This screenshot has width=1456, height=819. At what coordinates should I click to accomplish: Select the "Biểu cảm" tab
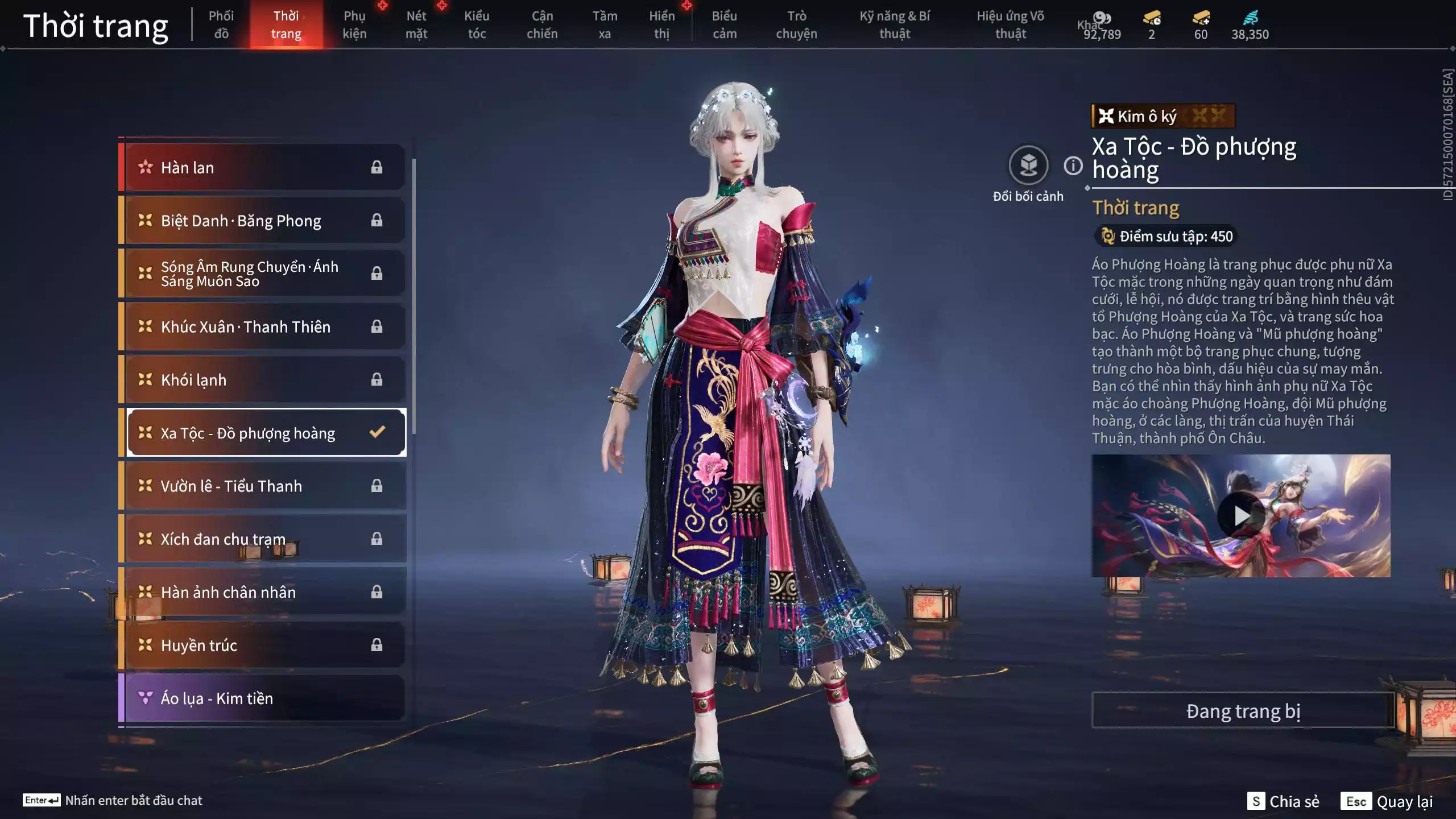tap(725, 24)
